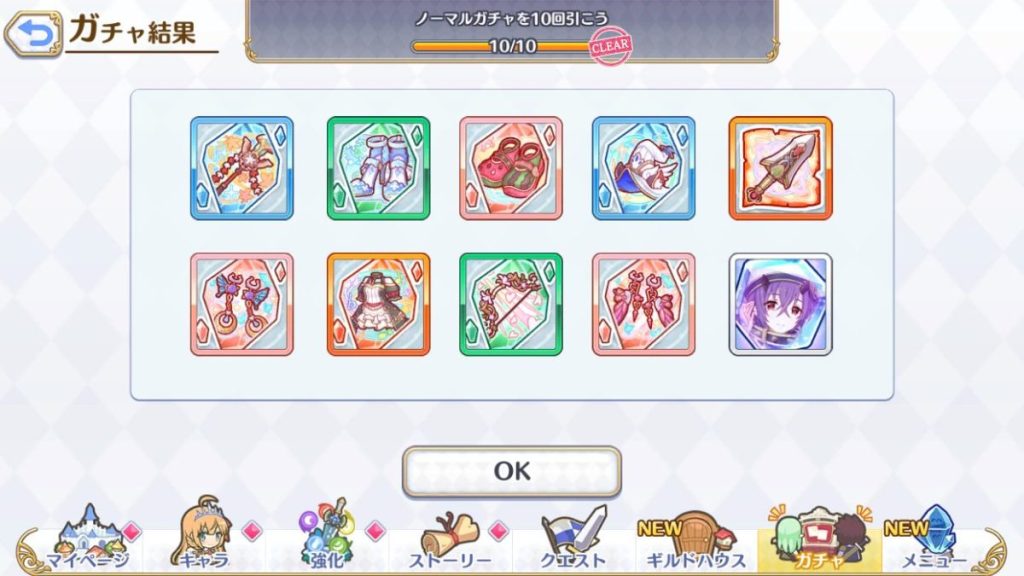
Task: Go to the クエスト quest tab
Action: (573, 541)
